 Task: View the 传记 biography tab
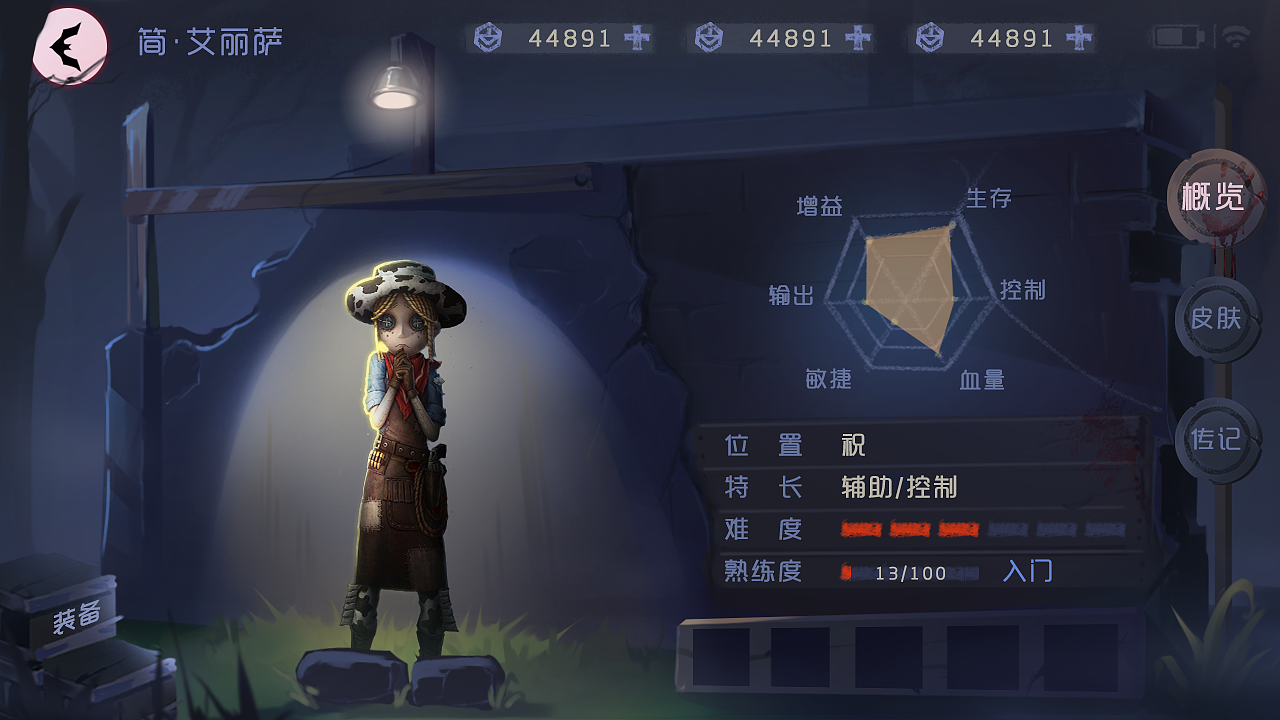point(1217,440)
